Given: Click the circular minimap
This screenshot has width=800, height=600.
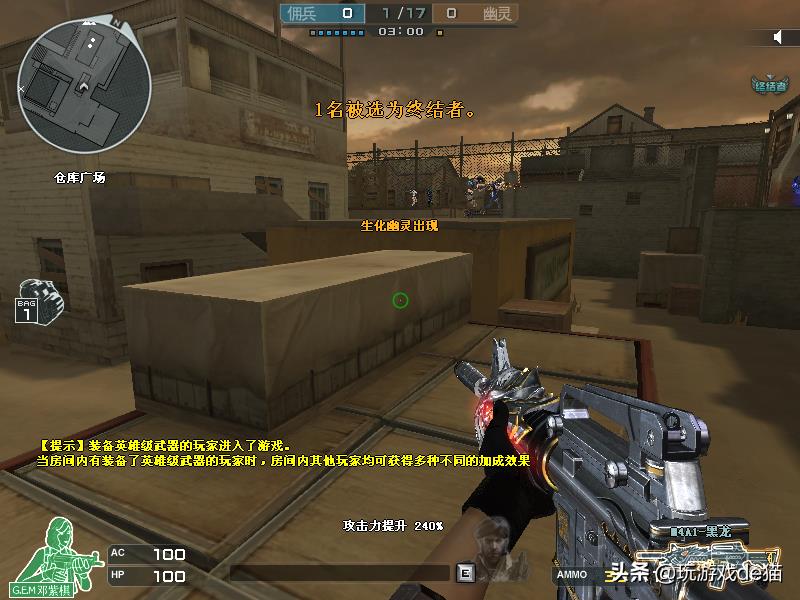Looking at the screenshot, I should [x=85, y=86].
